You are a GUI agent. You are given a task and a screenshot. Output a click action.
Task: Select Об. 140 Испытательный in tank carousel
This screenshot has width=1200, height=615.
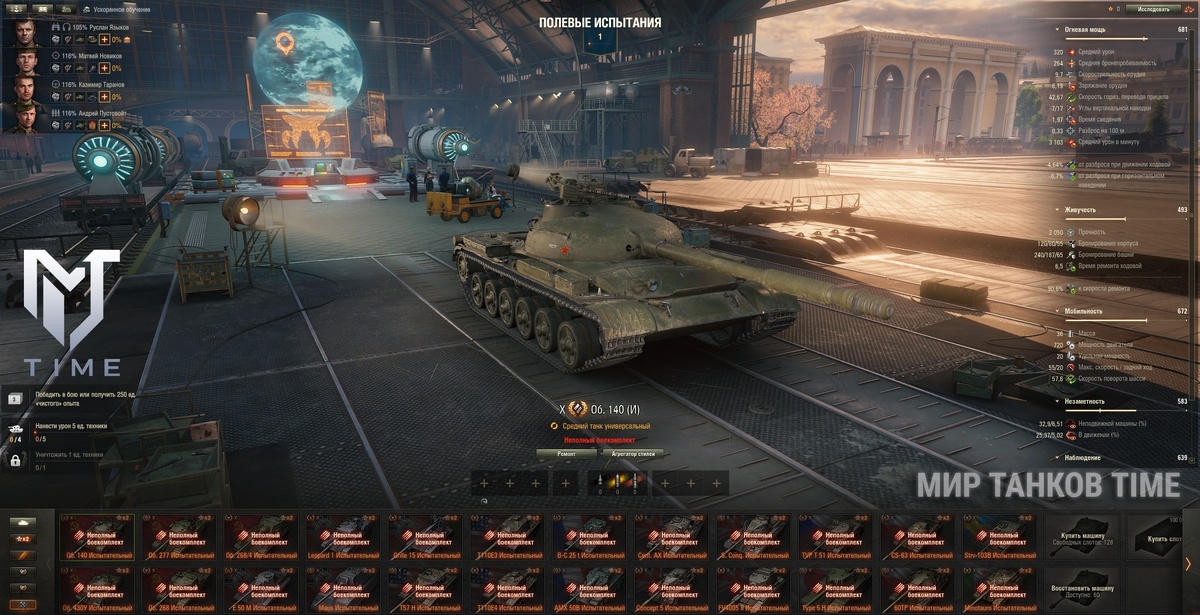pos(97,538)
